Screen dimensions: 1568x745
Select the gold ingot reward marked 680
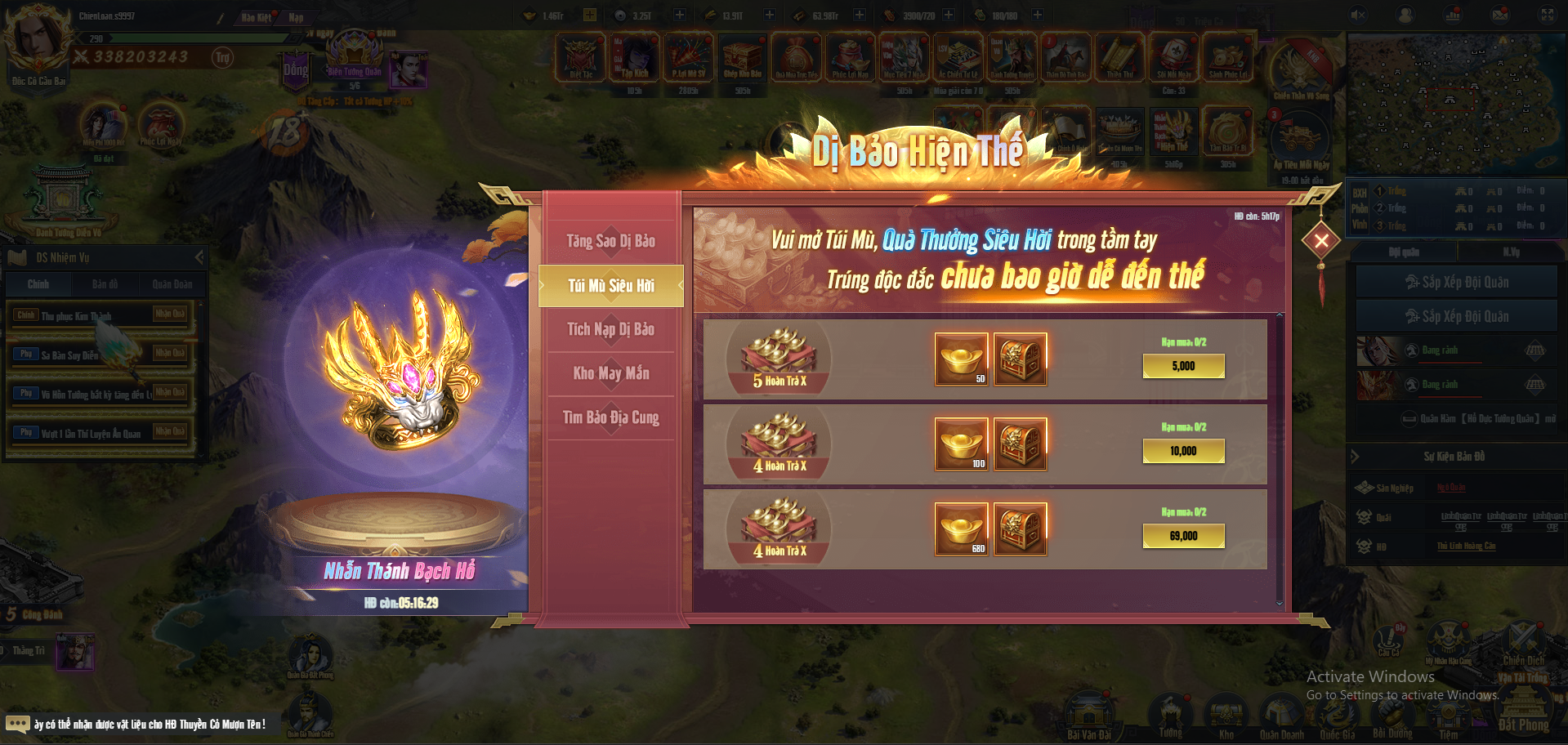point(962,529)
